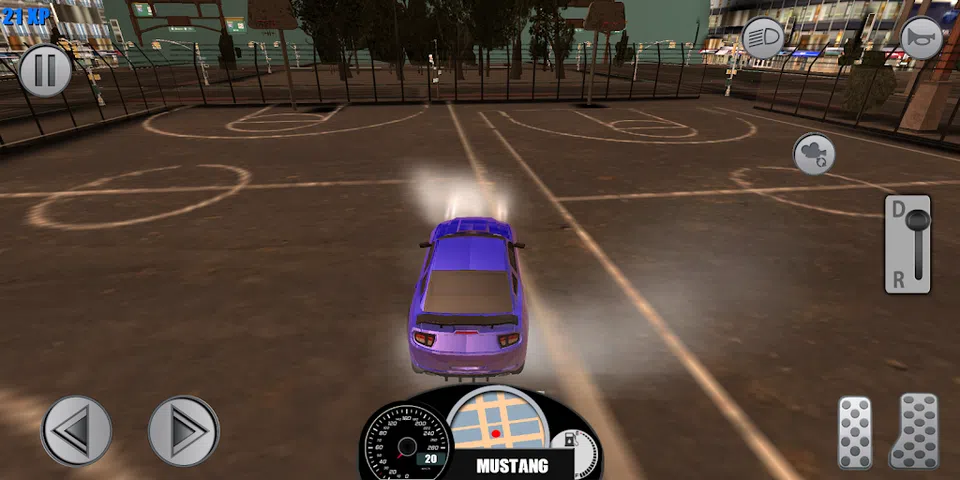
Task: Open the minimap on the dashboard
Action: tap(497, 419)
